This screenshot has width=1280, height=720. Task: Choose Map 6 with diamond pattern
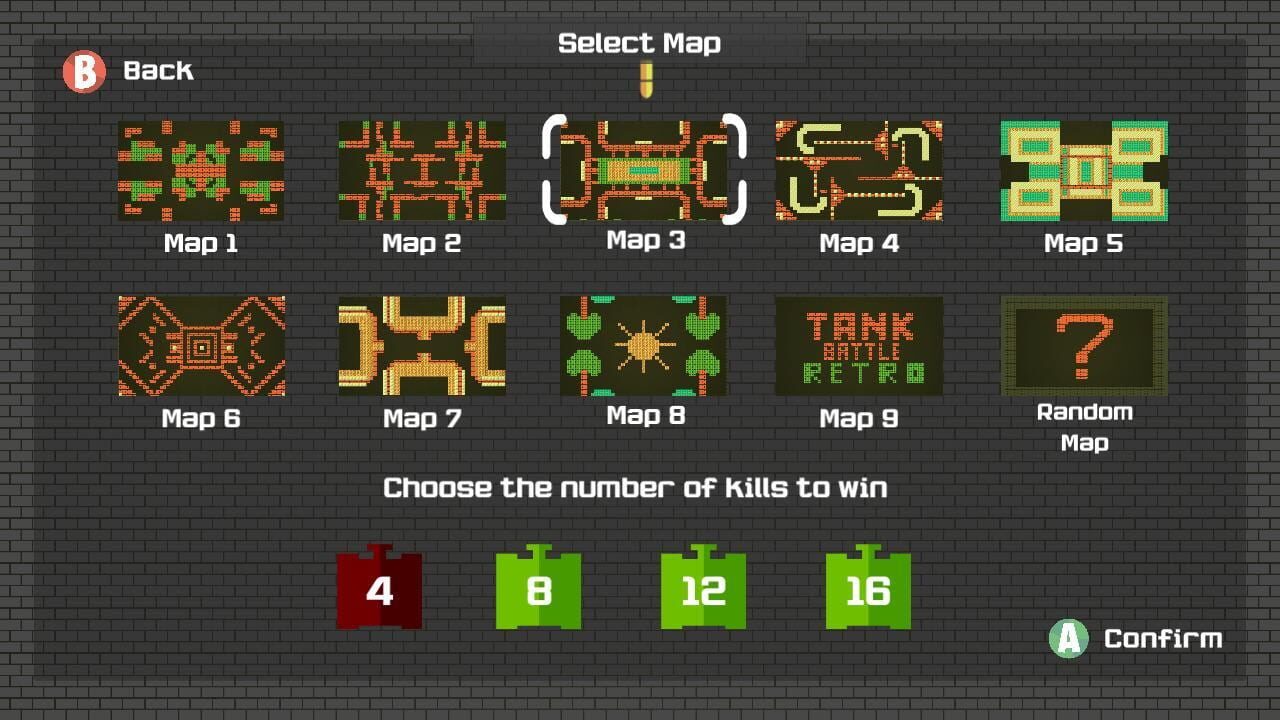tap(200, 345)
